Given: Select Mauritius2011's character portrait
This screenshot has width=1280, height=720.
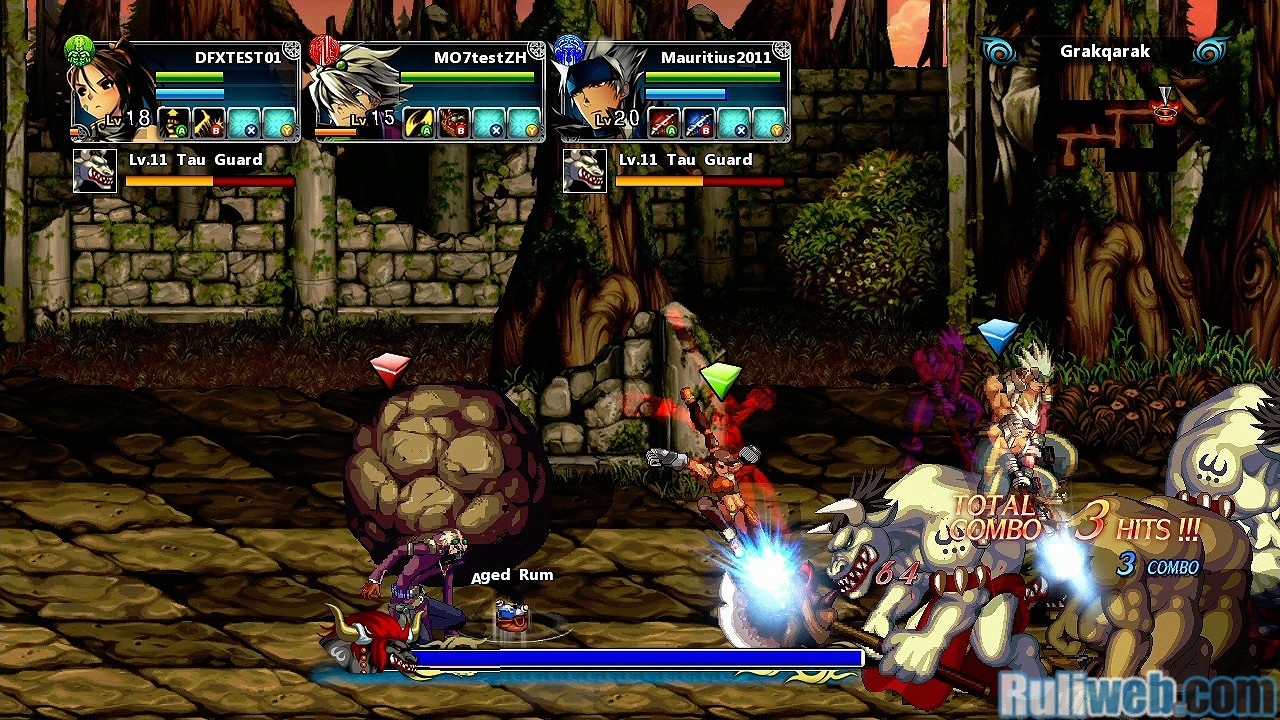Looking at the screenshot, I should point(598,95).
